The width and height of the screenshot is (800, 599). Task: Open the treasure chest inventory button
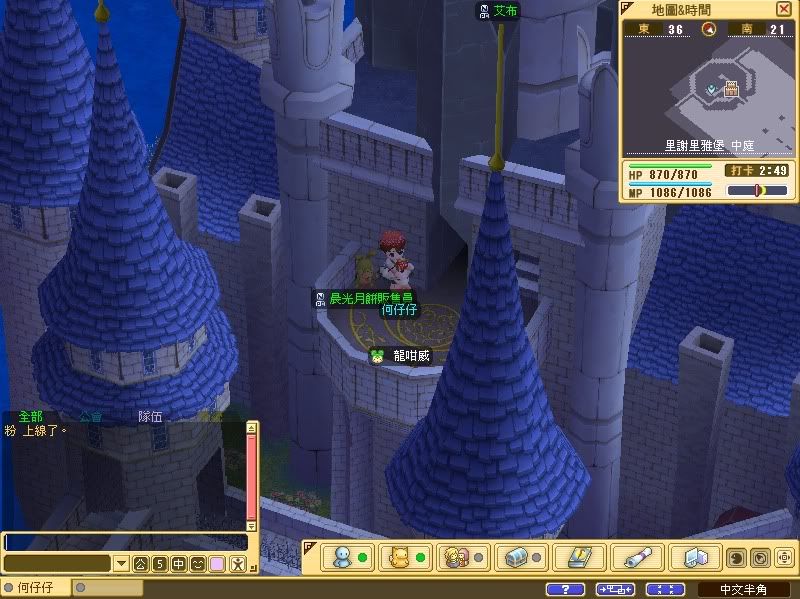click(517, 556)
